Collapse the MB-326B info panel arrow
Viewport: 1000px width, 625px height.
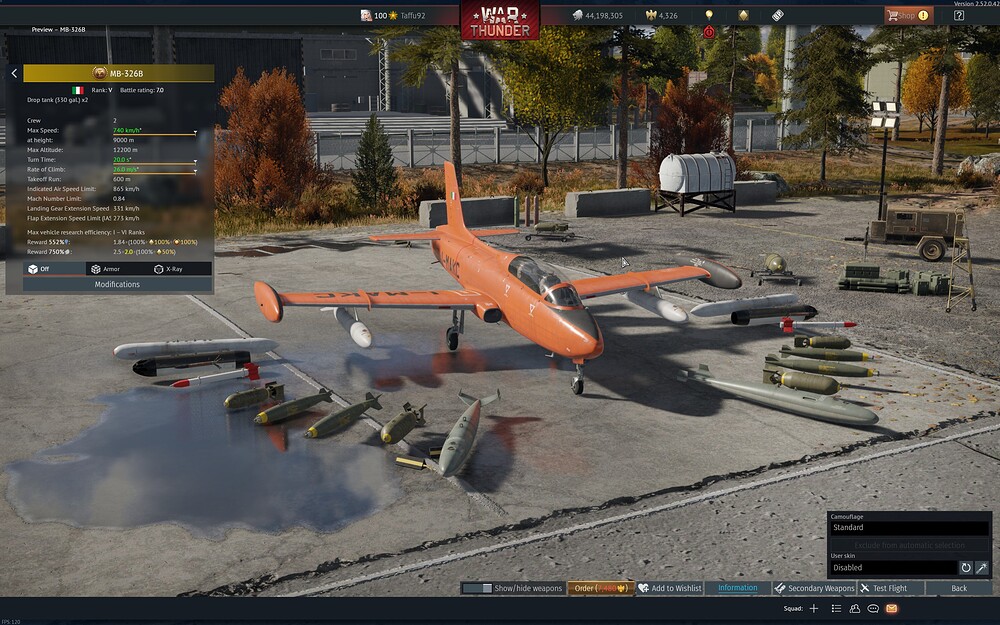pyautogui.click(x=14, y=73)
